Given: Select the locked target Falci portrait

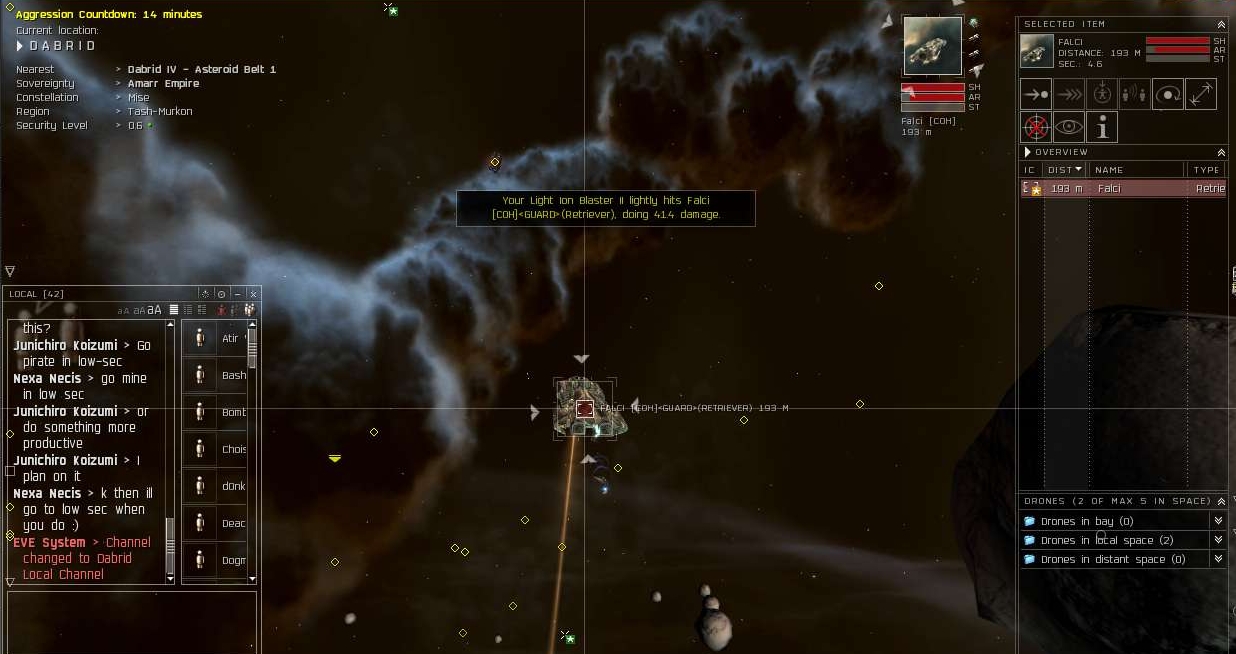Looking at the screenshot, I should 932,45.
